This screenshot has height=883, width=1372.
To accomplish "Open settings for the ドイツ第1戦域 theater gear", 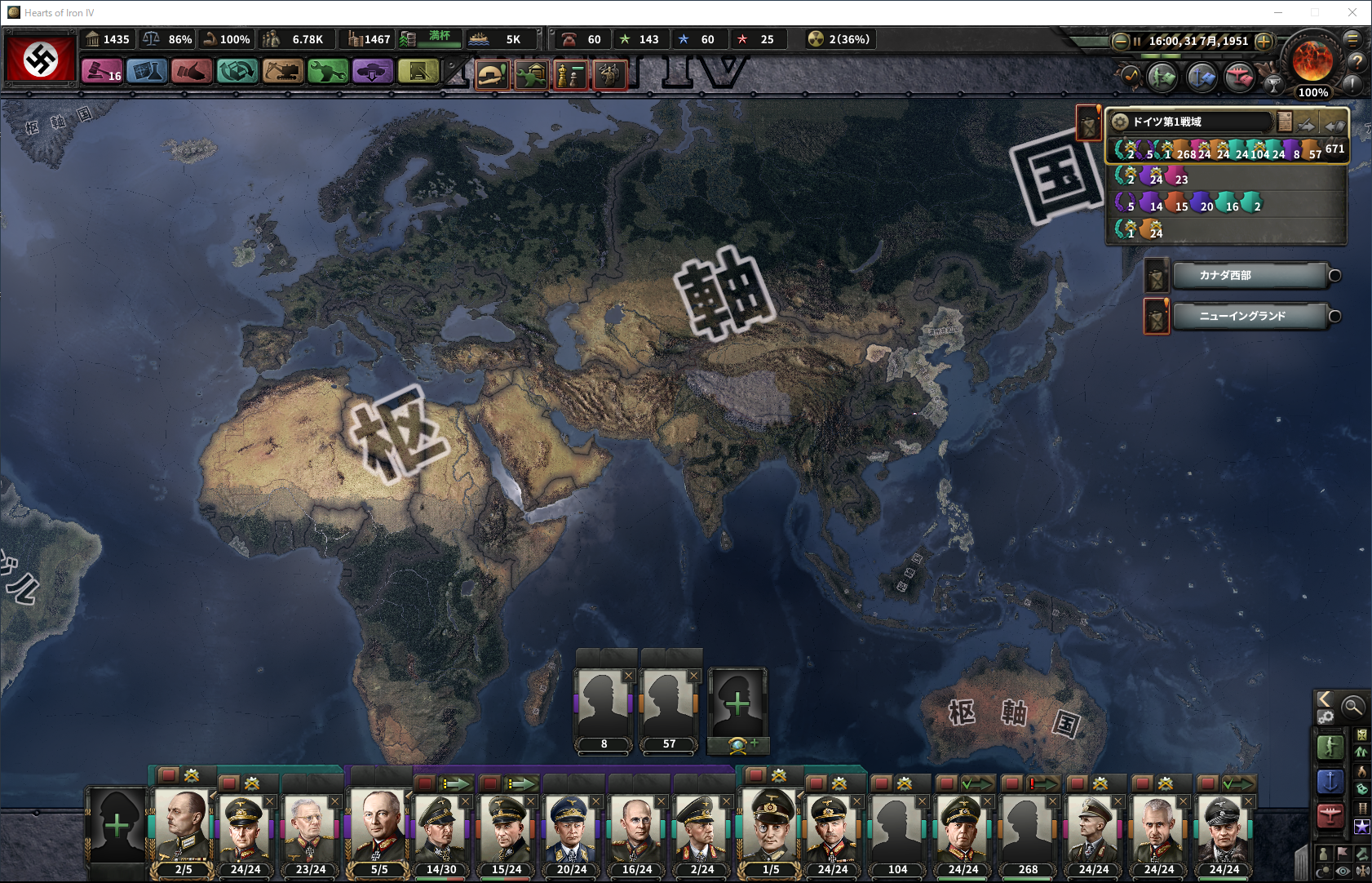I will [1120, 122].
